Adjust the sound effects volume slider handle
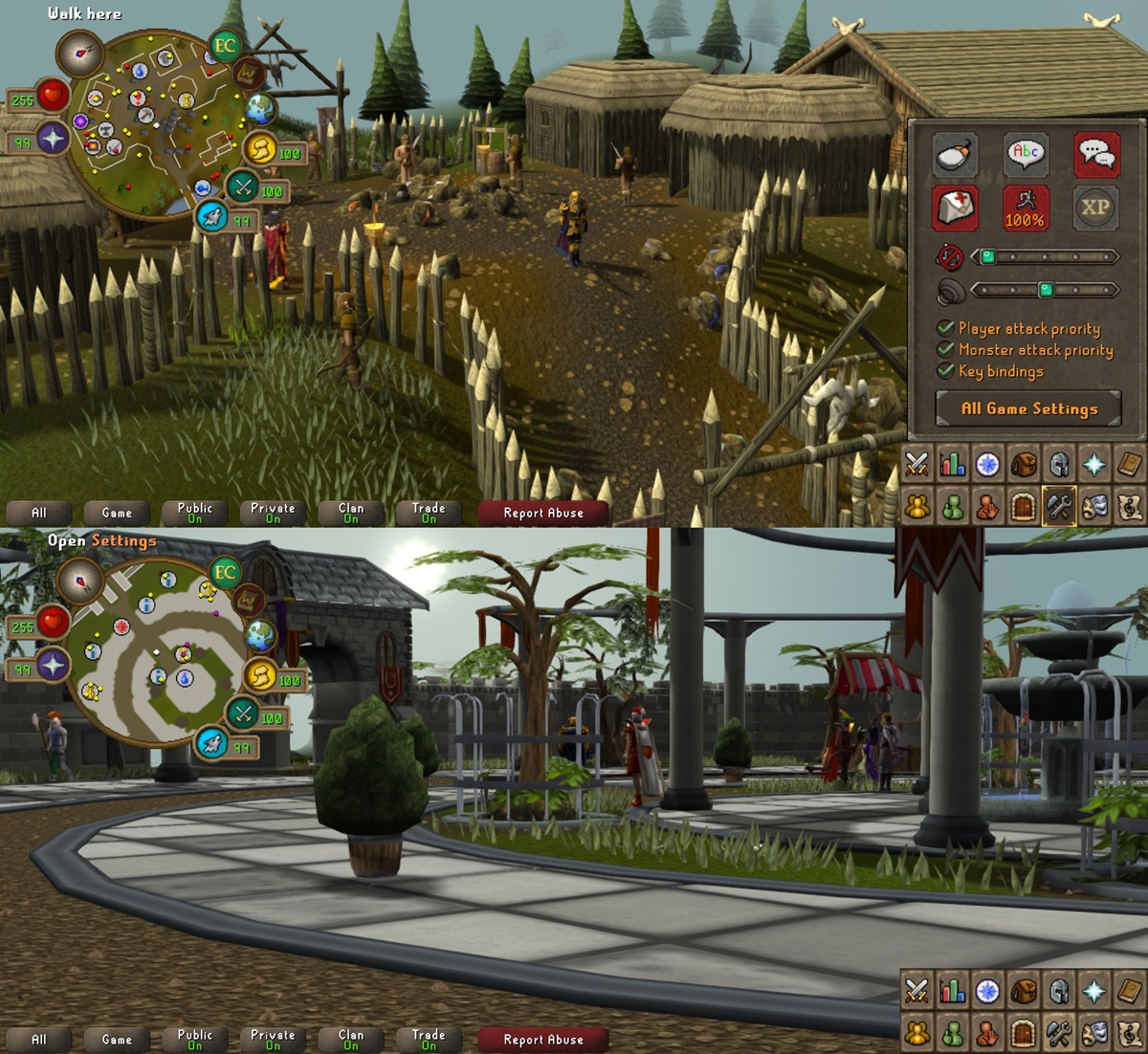This screenshot has height=1054, width=1148. coord(1046,290)
